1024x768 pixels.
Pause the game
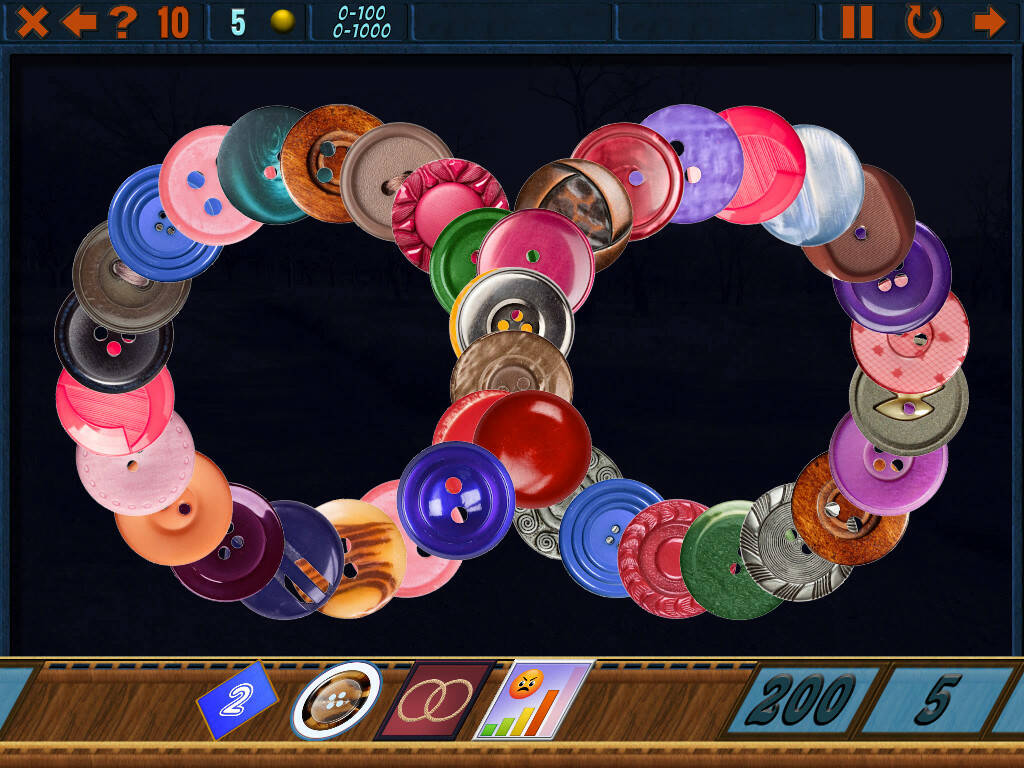click(x=857, y=21)
